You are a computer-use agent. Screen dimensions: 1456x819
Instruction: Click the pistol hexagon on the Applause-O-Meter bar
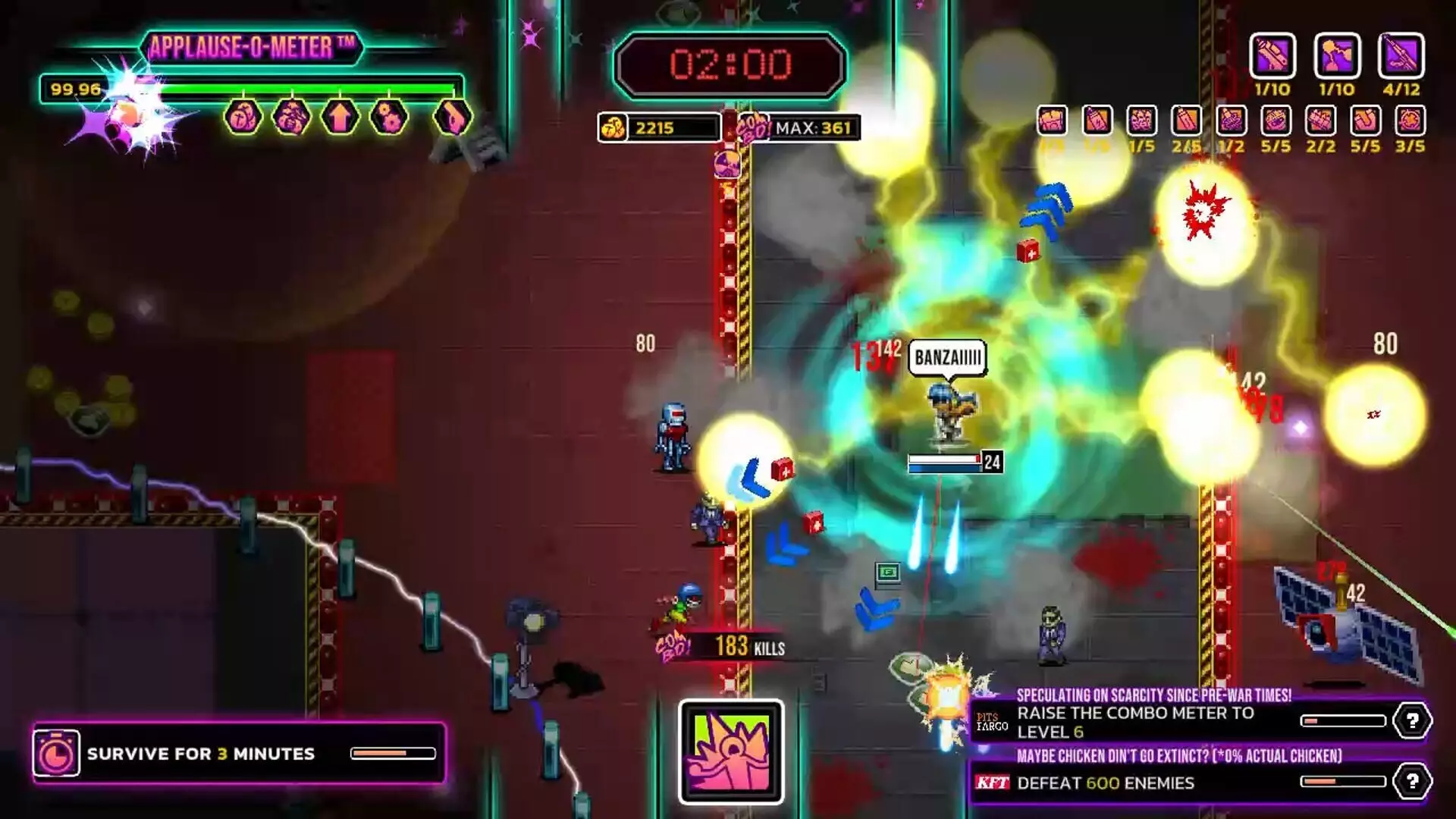point(451,116)
